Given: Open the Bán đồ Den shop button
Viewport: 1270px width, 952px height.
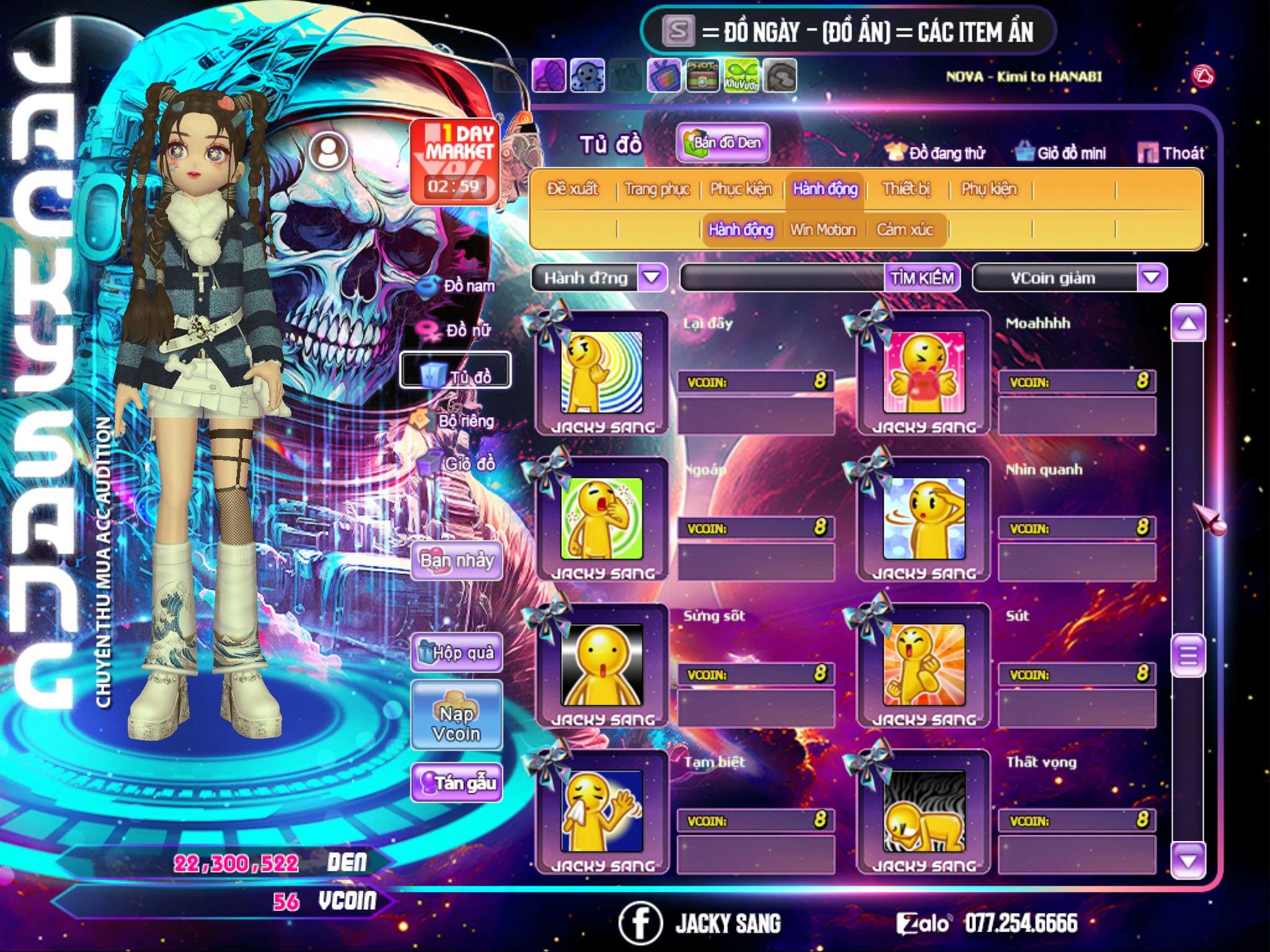Looking at the screenshot, I should [x=722, y=143].
